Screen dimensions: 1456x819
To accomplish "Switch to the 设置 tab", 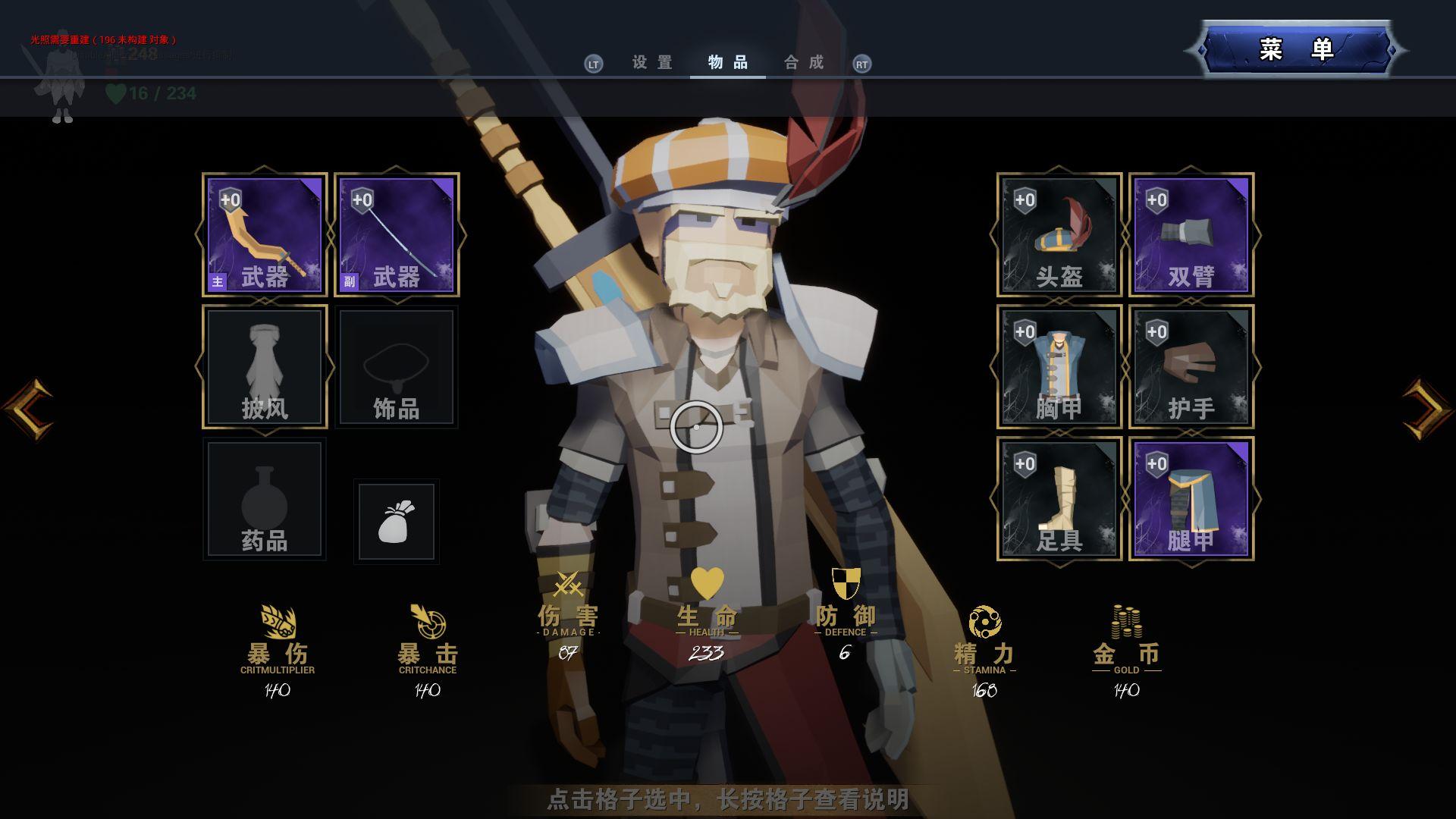I will tap(652, 63).
